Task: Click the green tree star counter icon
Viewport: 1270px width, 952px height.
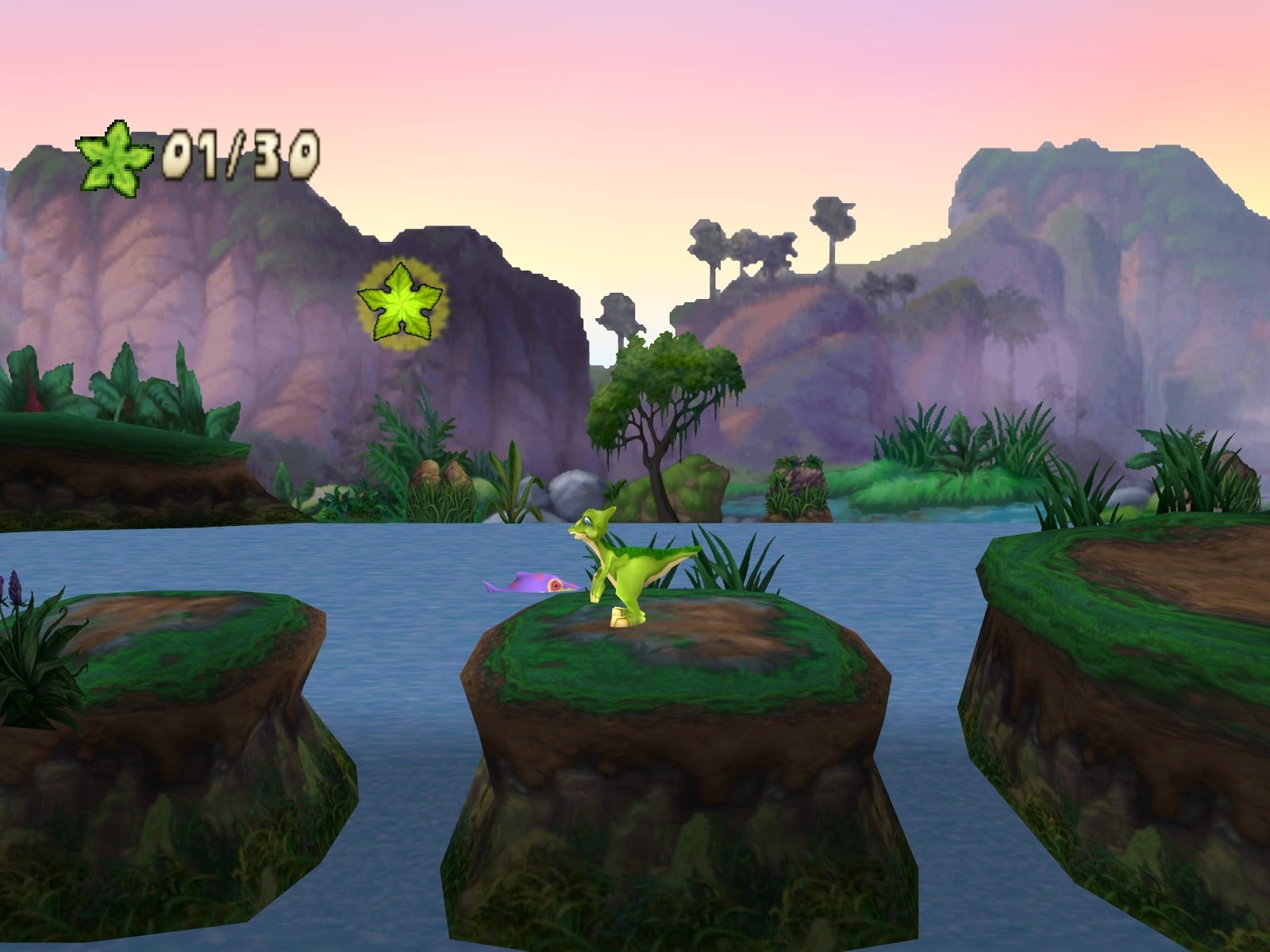Action: click(x=114, y=157)
